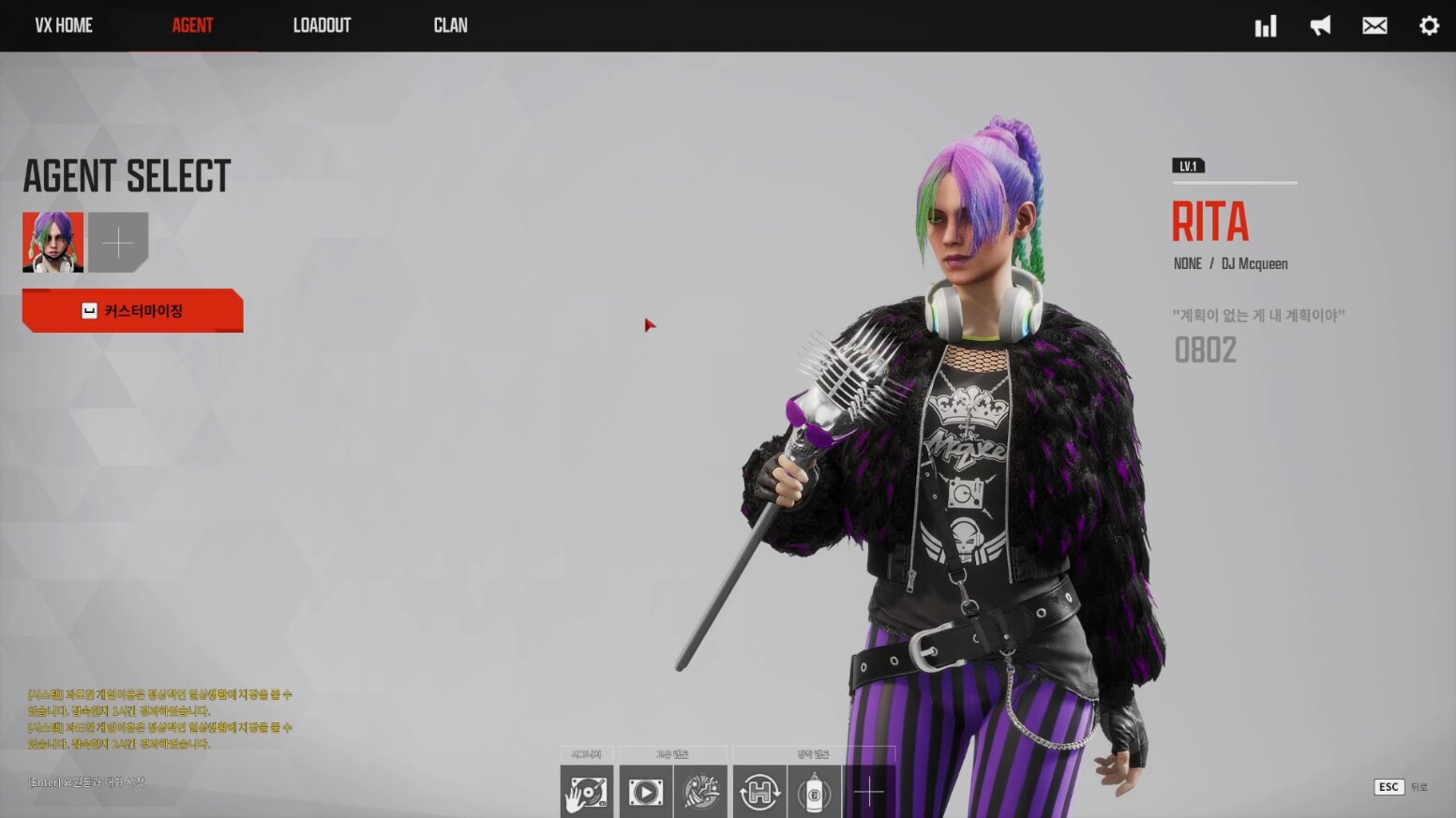Open the mailbox envelope icon
This screenshot has height=818, width=1456.
point(1374,26)
